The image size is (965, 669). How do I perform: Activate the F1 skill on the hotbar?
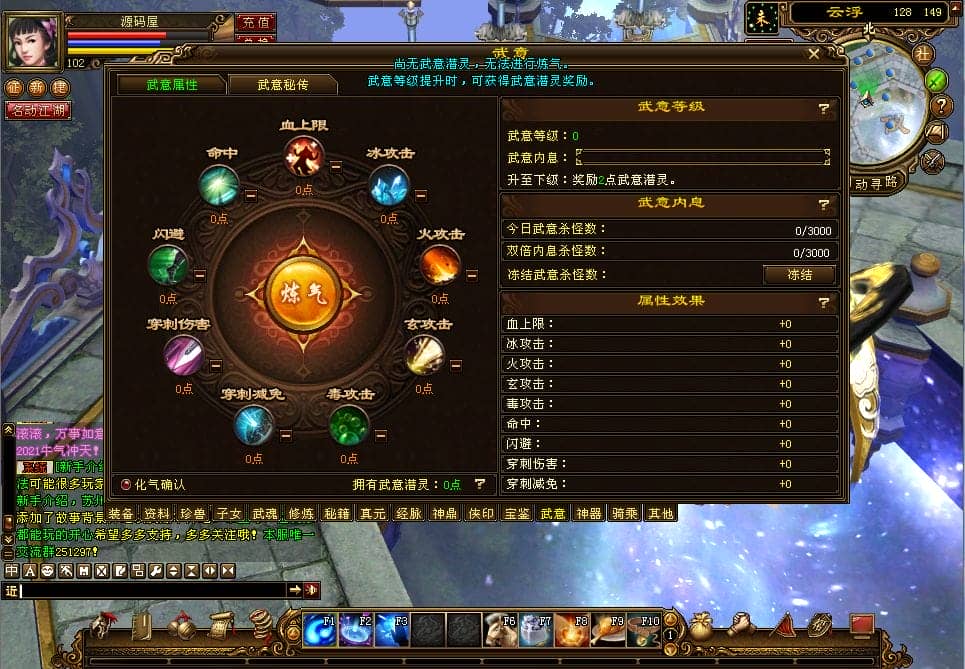point(320,629)
